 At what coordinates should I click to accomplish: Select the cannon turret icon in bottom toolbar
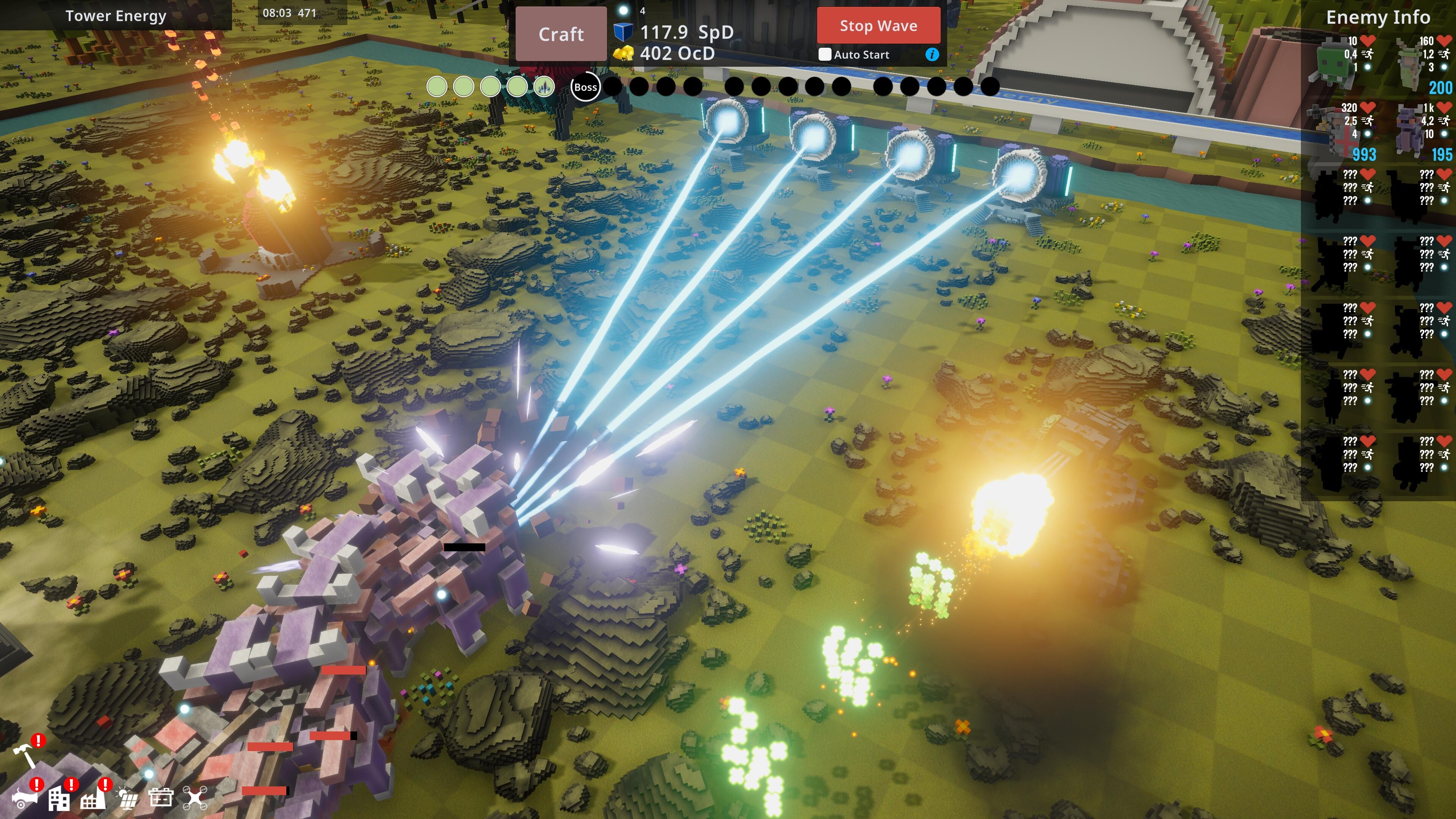pyautogui.click(x=25, y=800)
